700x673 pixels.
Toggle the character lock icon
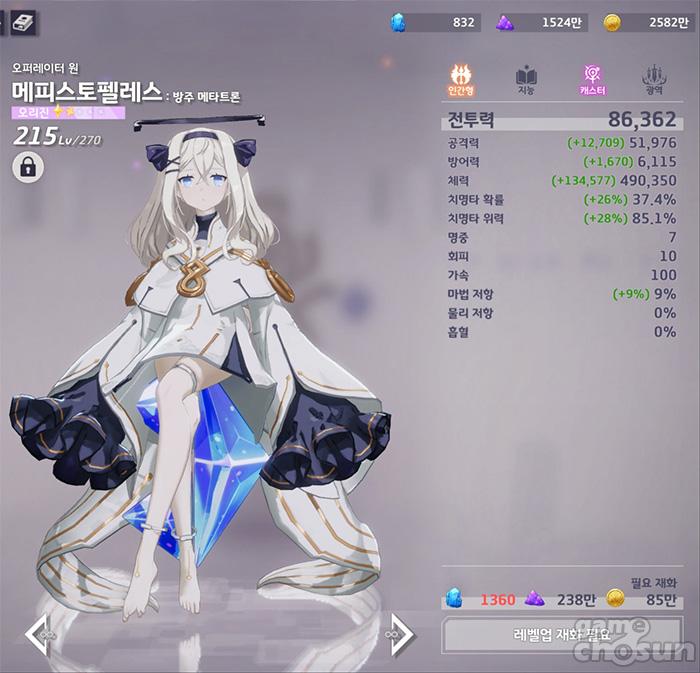click(x=27, y=167)
